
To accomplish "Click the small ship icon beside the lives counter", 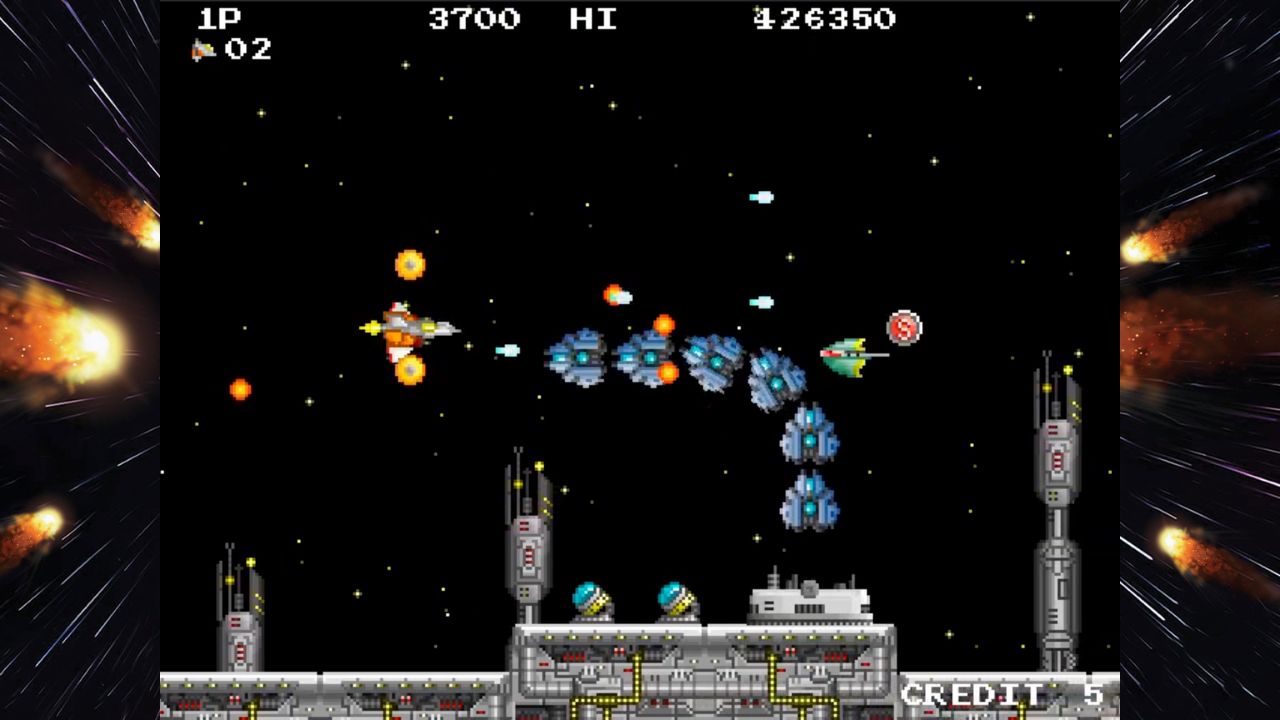I will [201, 49].
